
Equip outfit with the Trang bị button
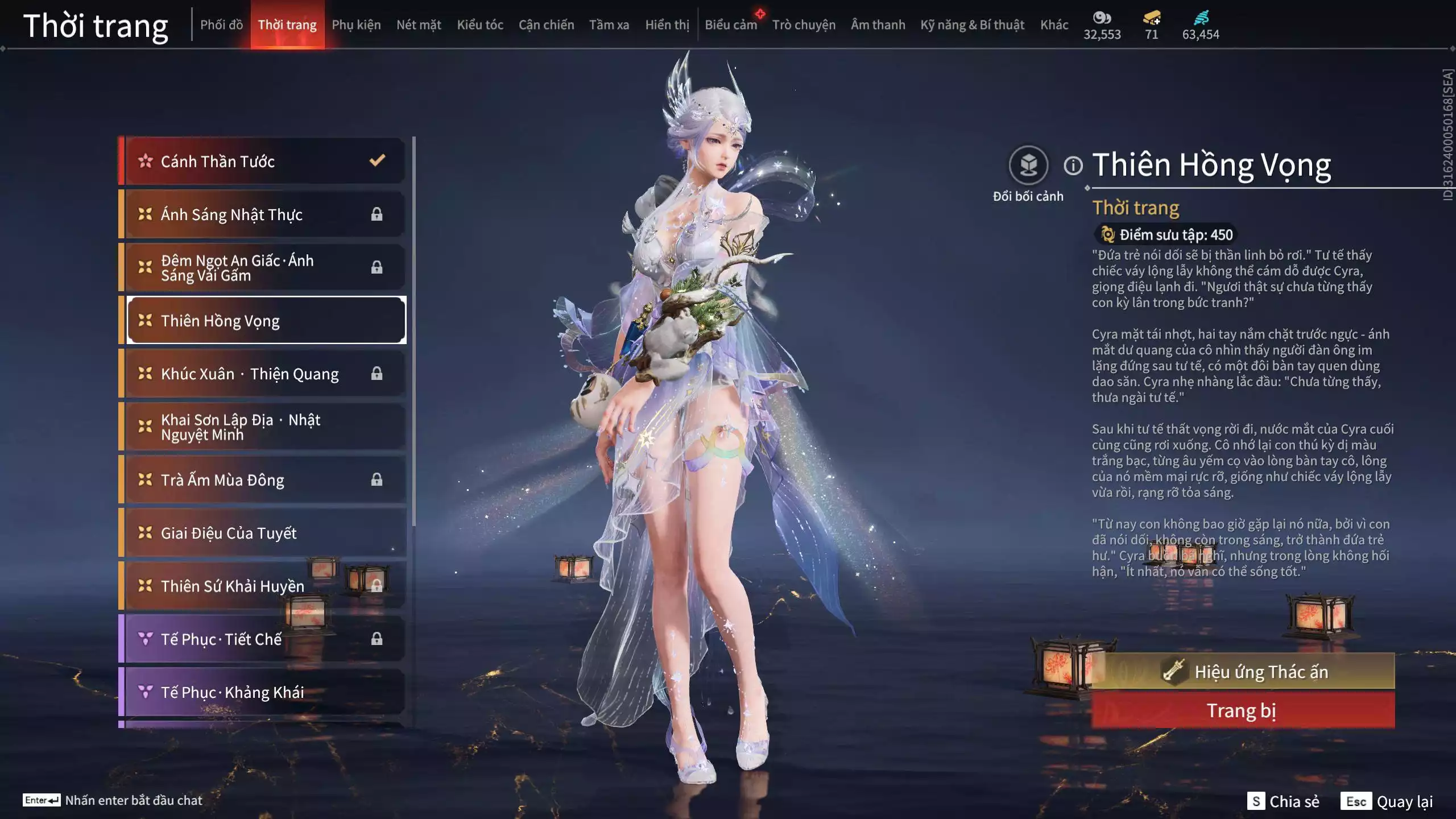1243,711
